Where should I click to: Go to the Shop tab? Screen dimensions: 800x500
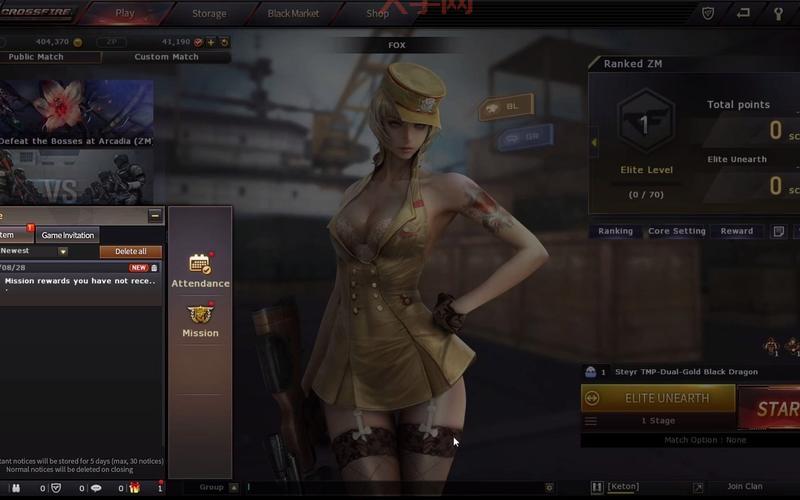pos(377,14)
